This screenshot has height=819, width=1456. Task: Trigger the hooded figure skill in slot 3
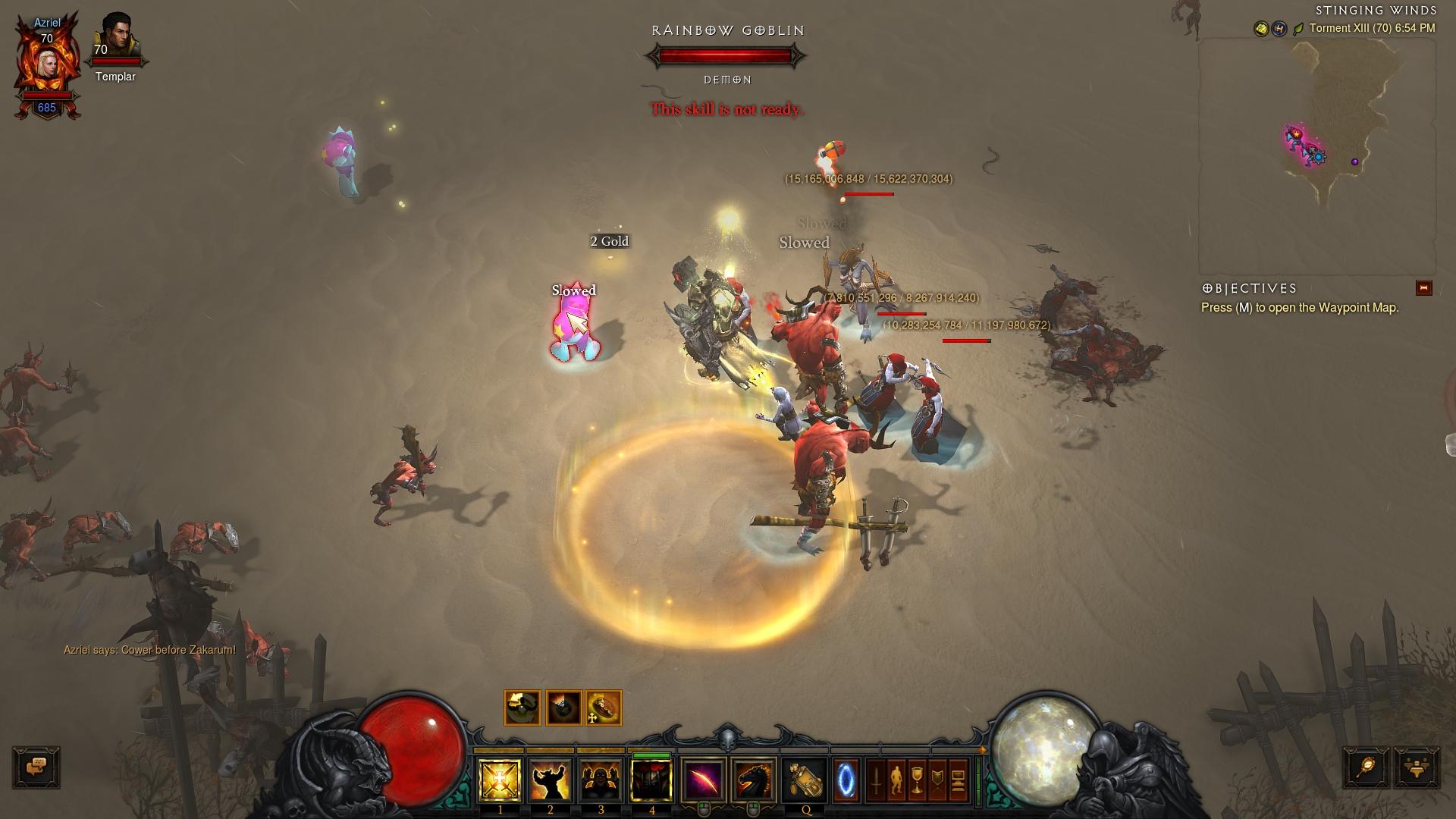[x=601, y=780]
